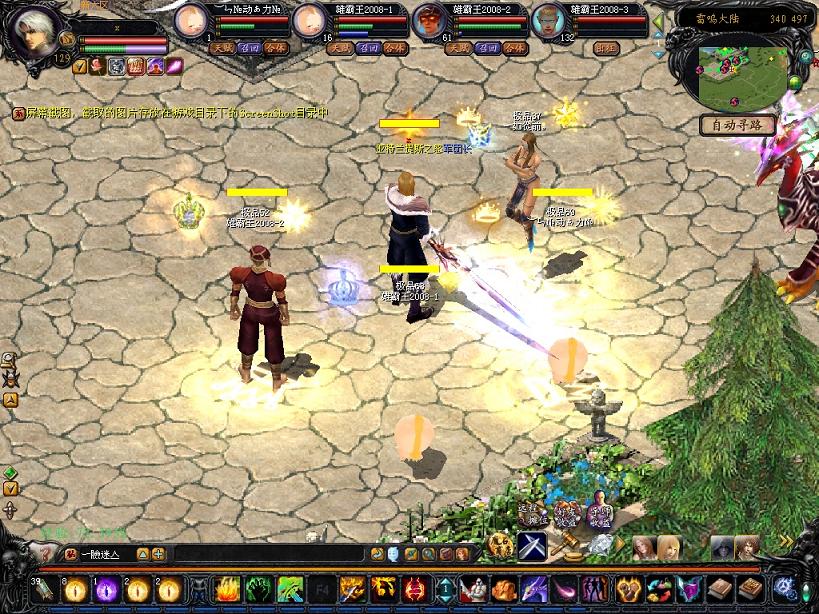Click 天赋 under the 雄霸王2008-2 pet
819x614 pixels.
(x=459, y=47)
